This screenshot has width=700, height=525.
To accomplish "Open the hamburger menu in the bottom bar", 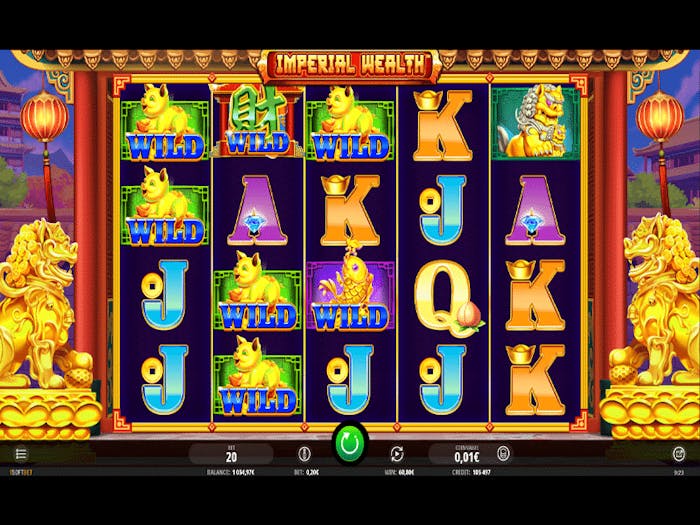I will coord(20,454).
